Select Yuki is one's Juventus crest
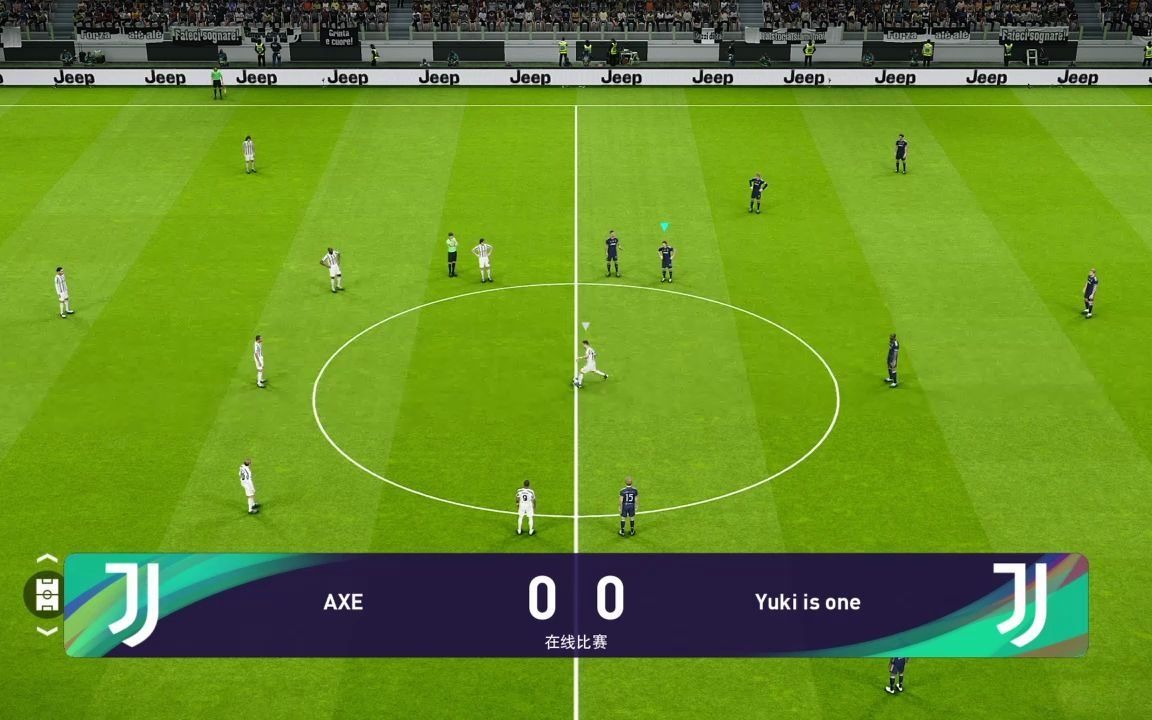The height and width of the screenshot is (720, 1152). [x=1020, y=603]
